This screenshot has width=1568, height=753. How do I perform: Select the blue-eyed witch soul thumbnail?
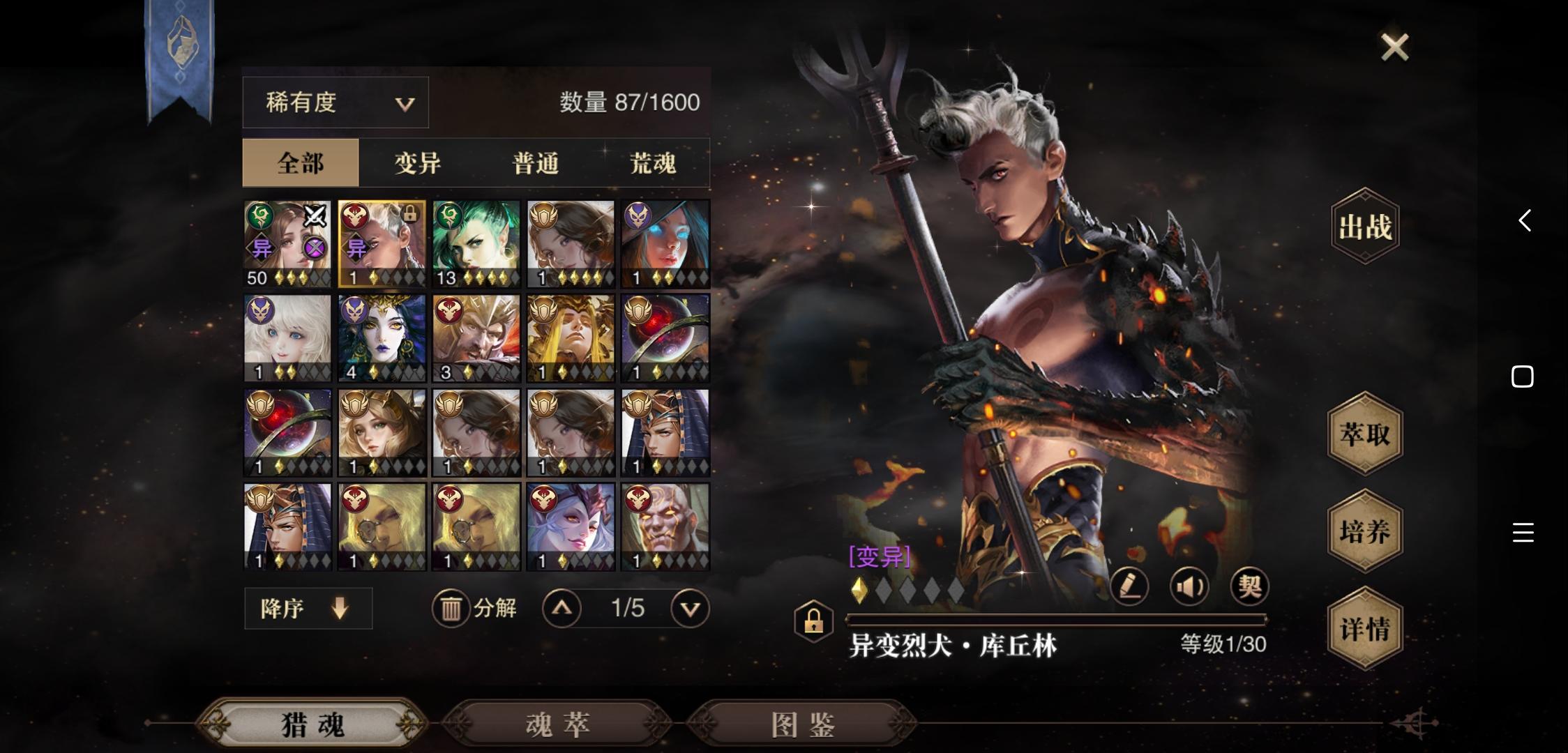pos(664,243)
